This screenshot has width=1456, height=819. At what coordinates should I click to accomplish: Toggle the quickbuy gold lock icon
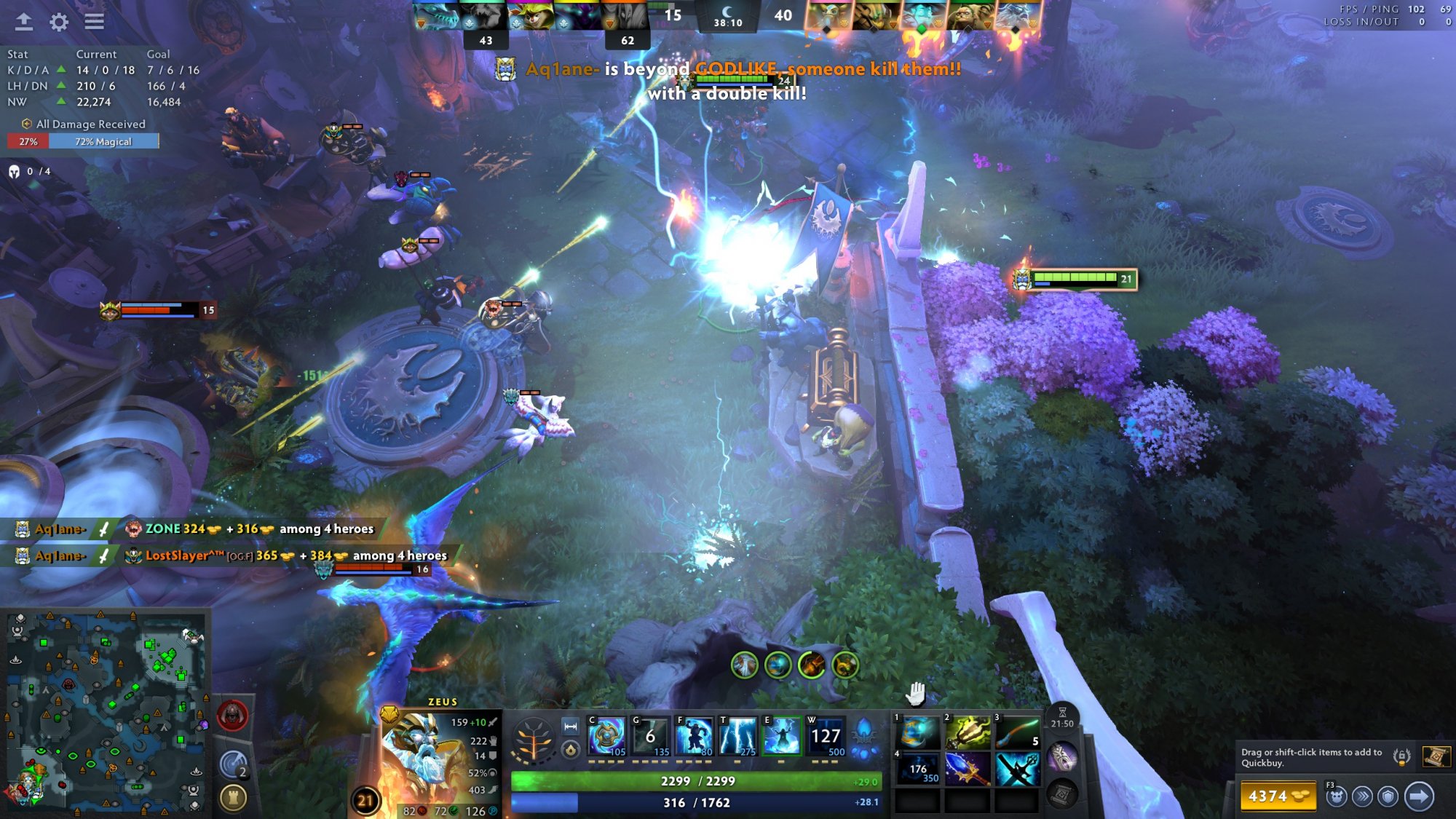(x=1401, y=756)
